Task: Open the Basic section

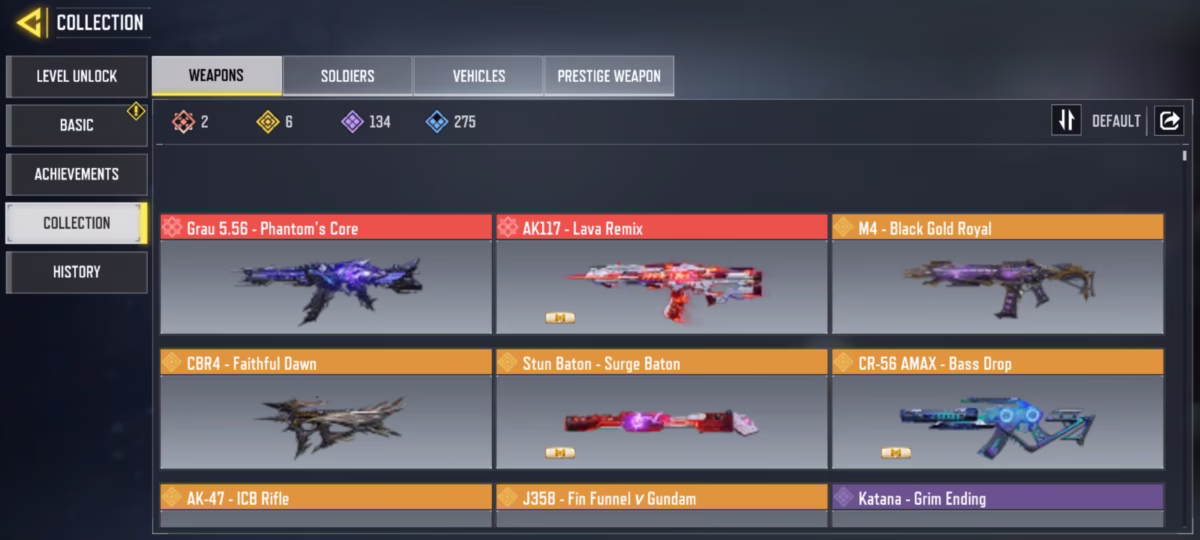Action: point(77,125)
